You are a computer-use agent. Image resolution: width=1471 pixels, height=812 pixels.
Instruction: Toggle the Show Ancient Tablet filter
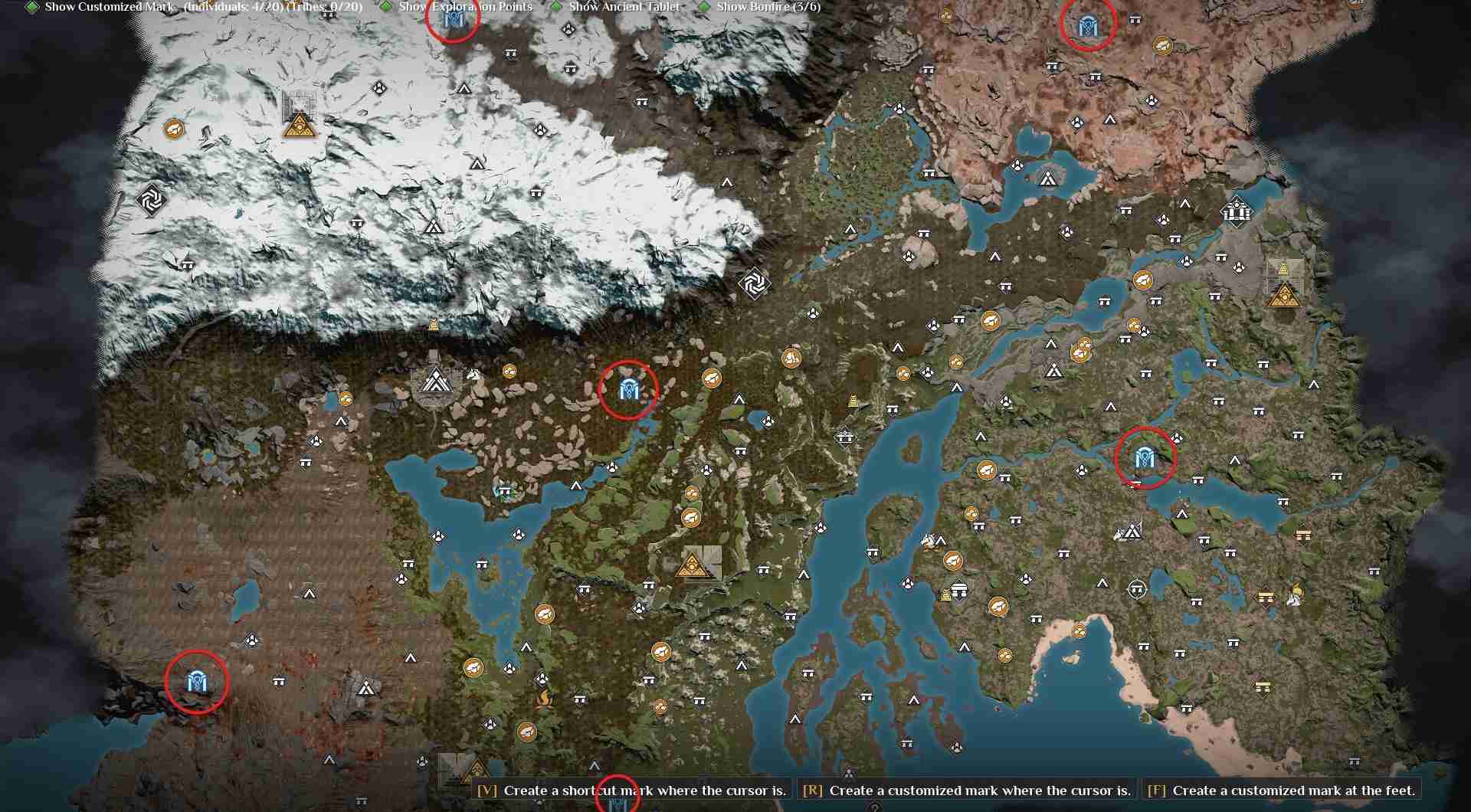tap(556, 7)
